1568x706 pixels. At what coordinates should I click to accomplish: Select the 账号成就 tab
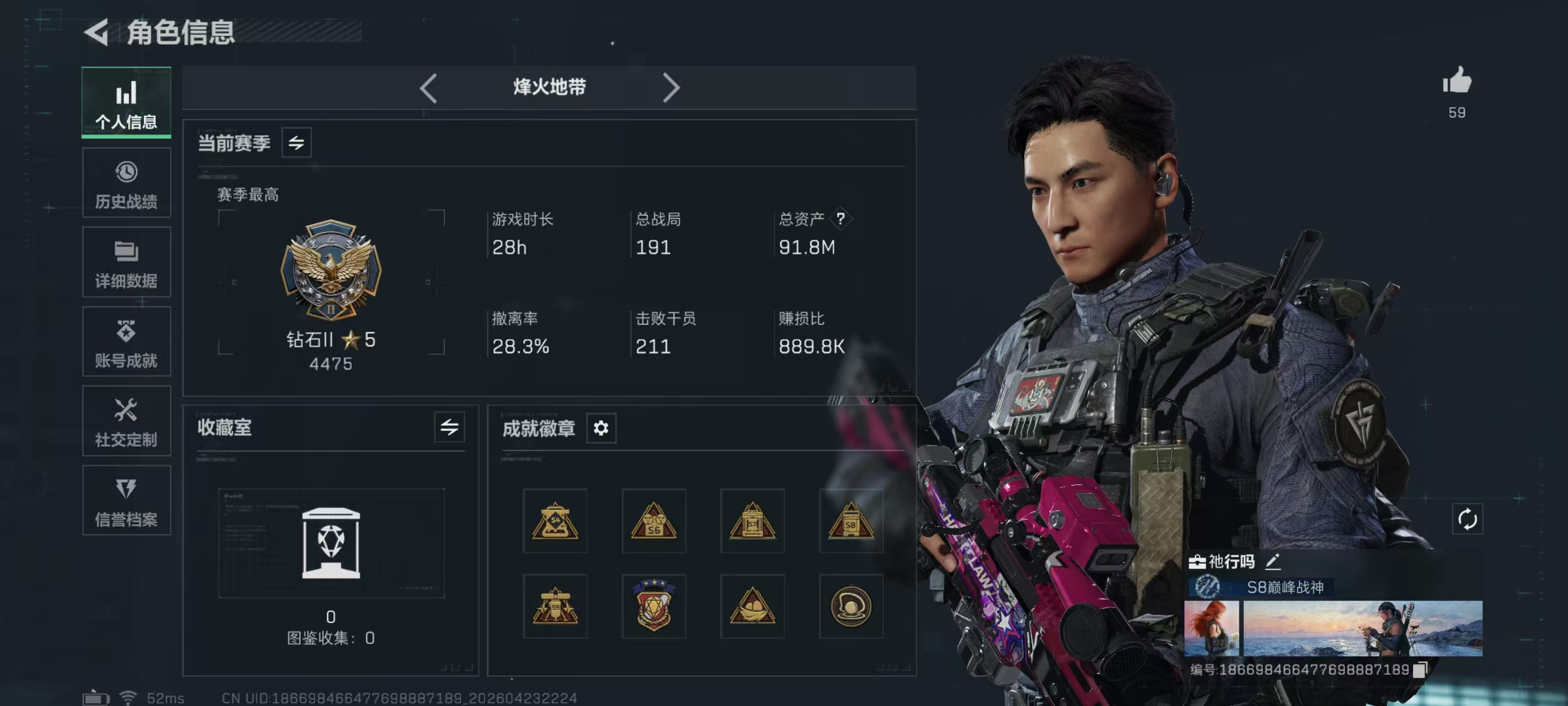click(126, 342)
